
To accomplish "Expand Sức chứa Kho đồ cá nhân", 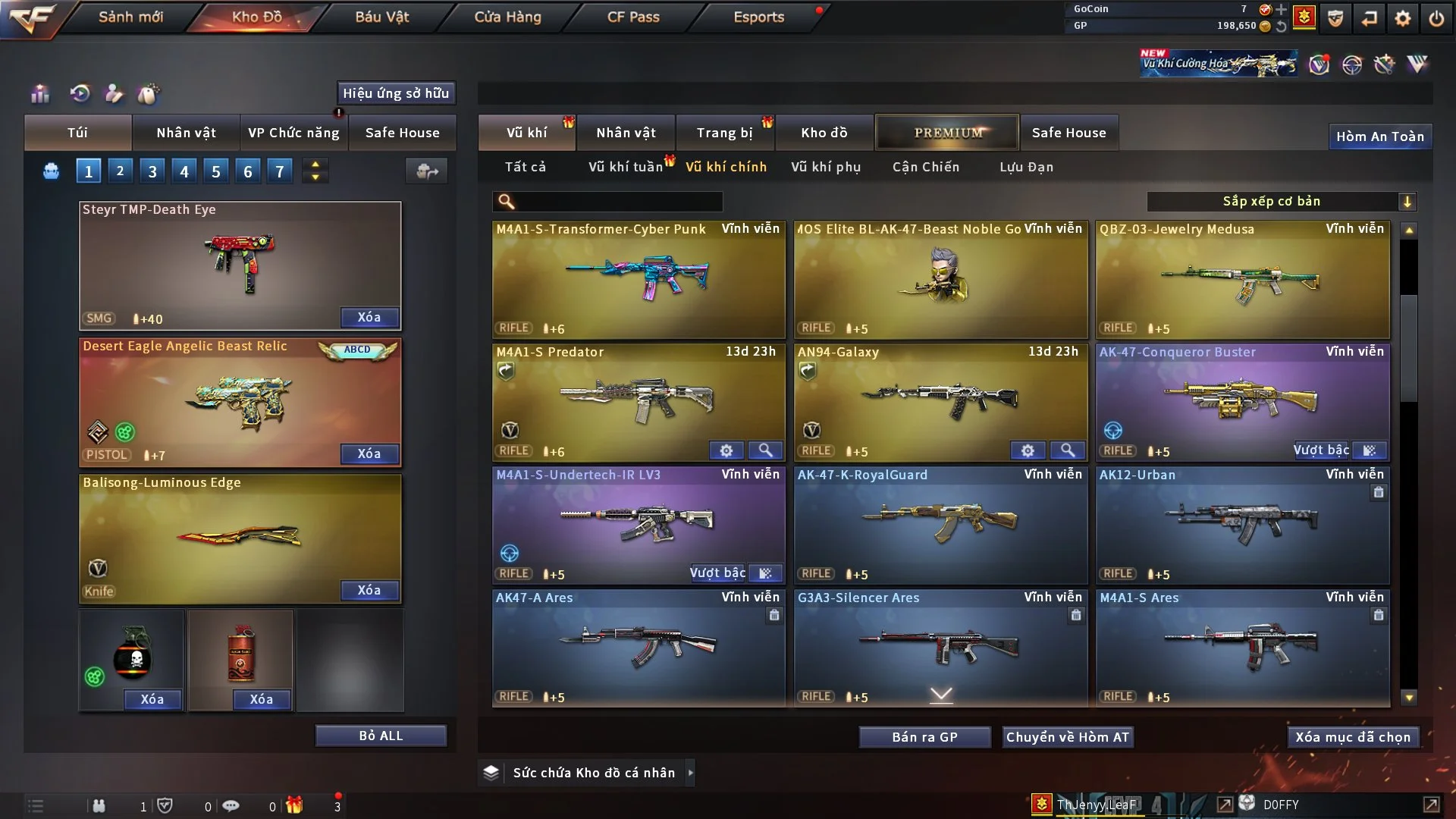I will click(x=691, y=773).
